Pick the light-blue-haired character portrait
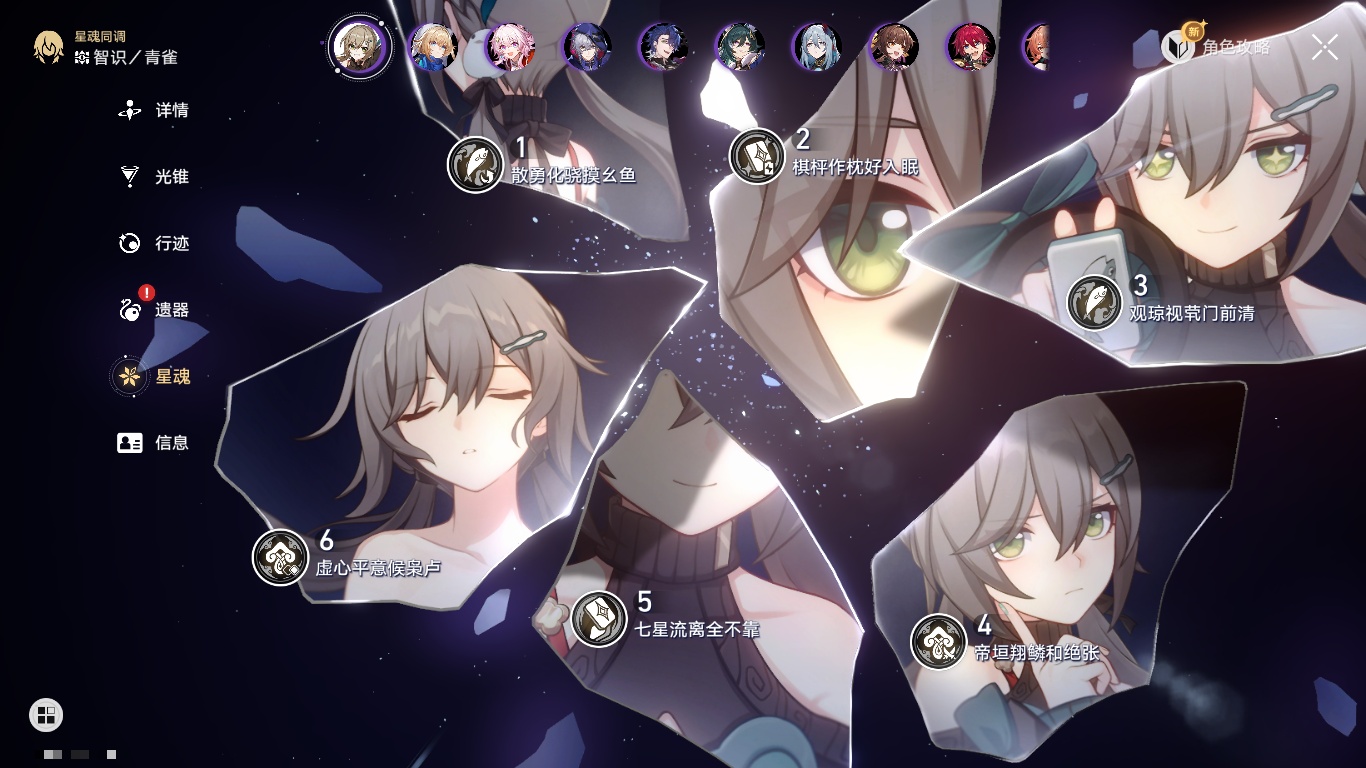 coord(817,47)
